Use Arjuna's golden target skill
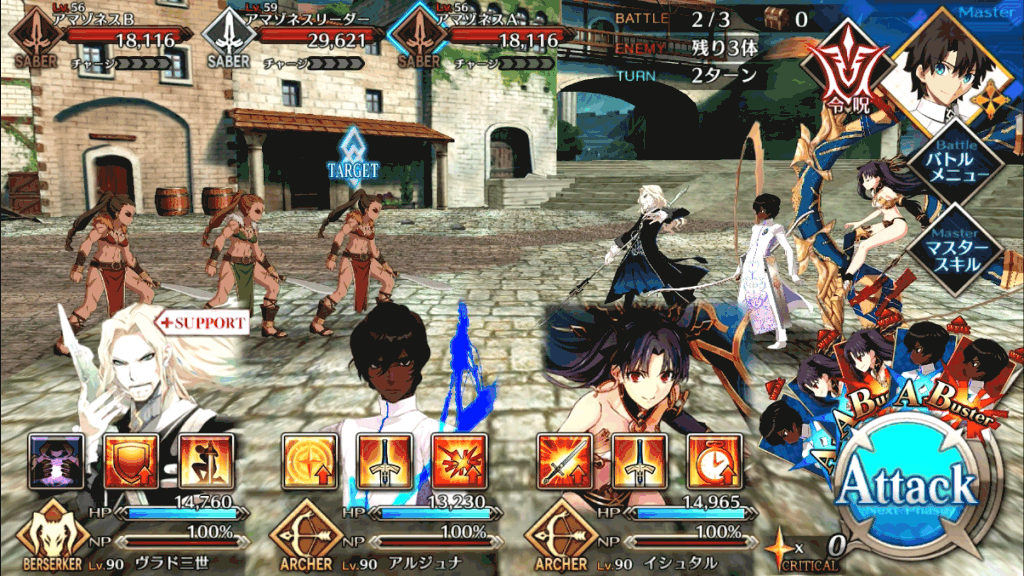1024x576 pixels. (307, 460)
